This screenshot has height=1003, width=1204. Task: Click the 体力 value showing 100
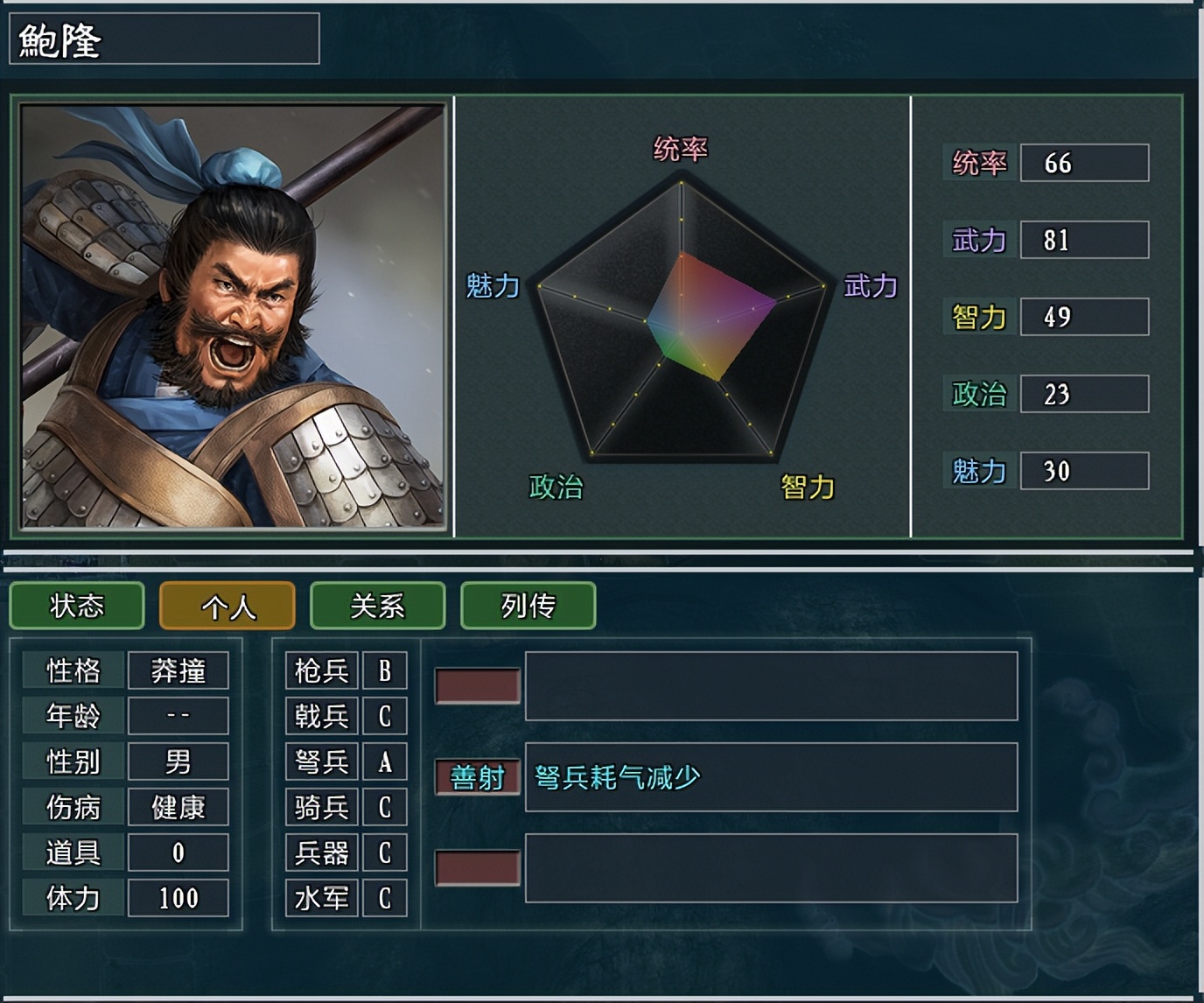[x=178, y=897]
